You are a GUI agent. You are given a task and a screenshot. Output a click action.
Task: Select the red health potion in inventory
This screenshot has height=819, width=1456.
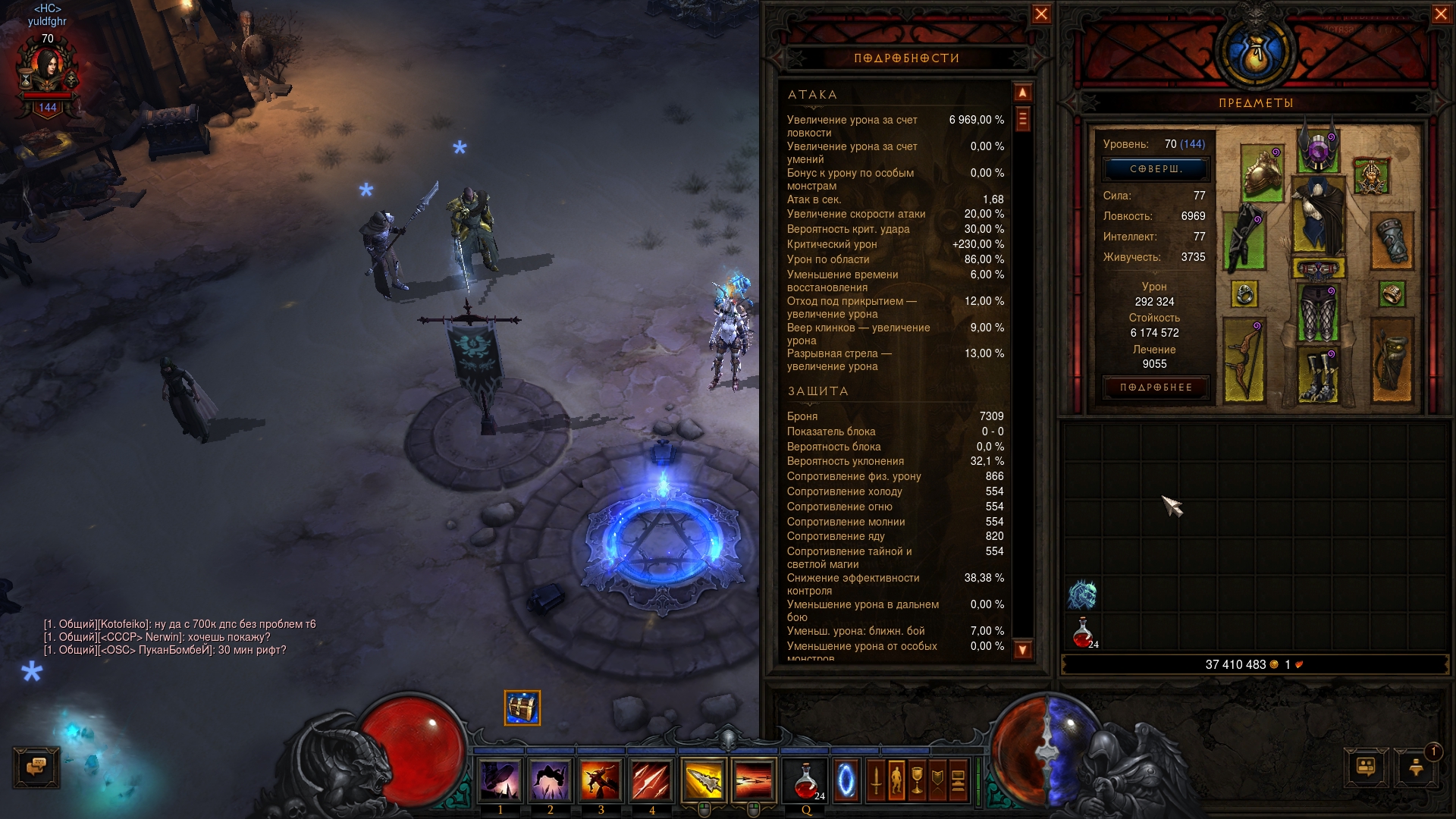pos(1083,632)
